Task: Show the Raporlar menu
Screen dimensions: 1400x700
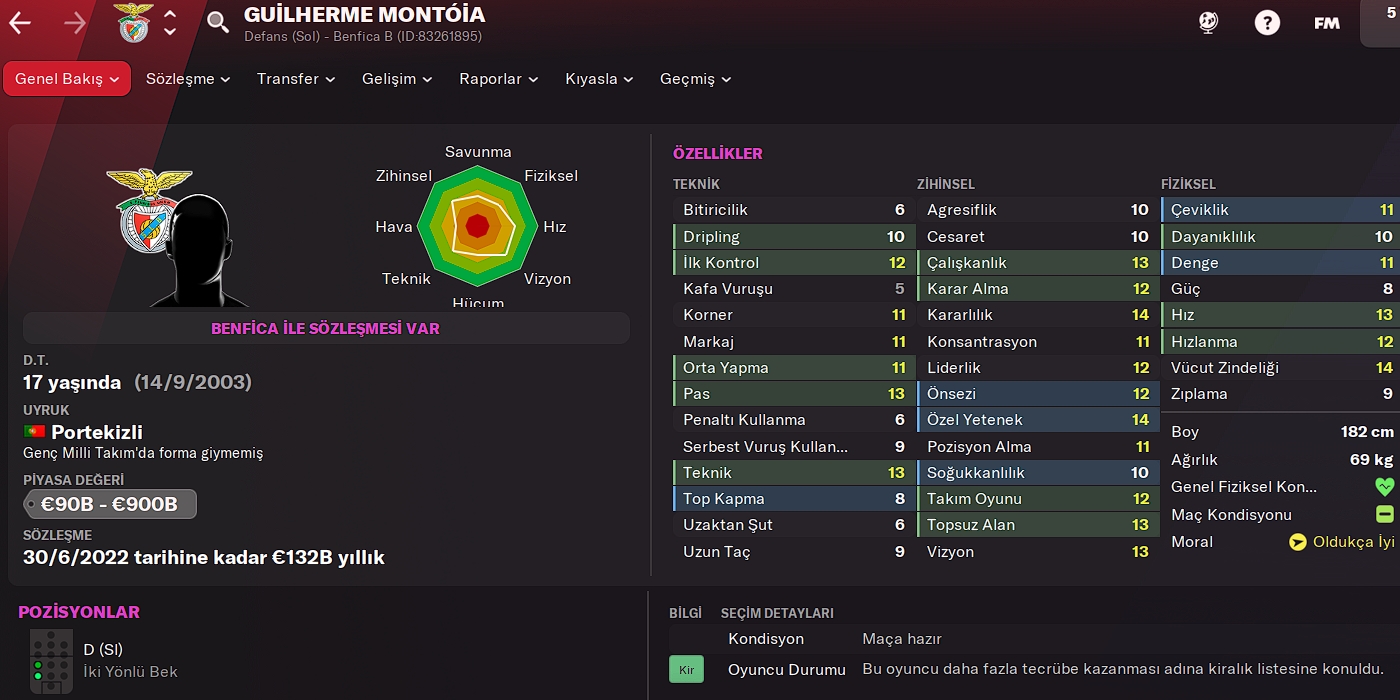Action: [x=498, y=79]
